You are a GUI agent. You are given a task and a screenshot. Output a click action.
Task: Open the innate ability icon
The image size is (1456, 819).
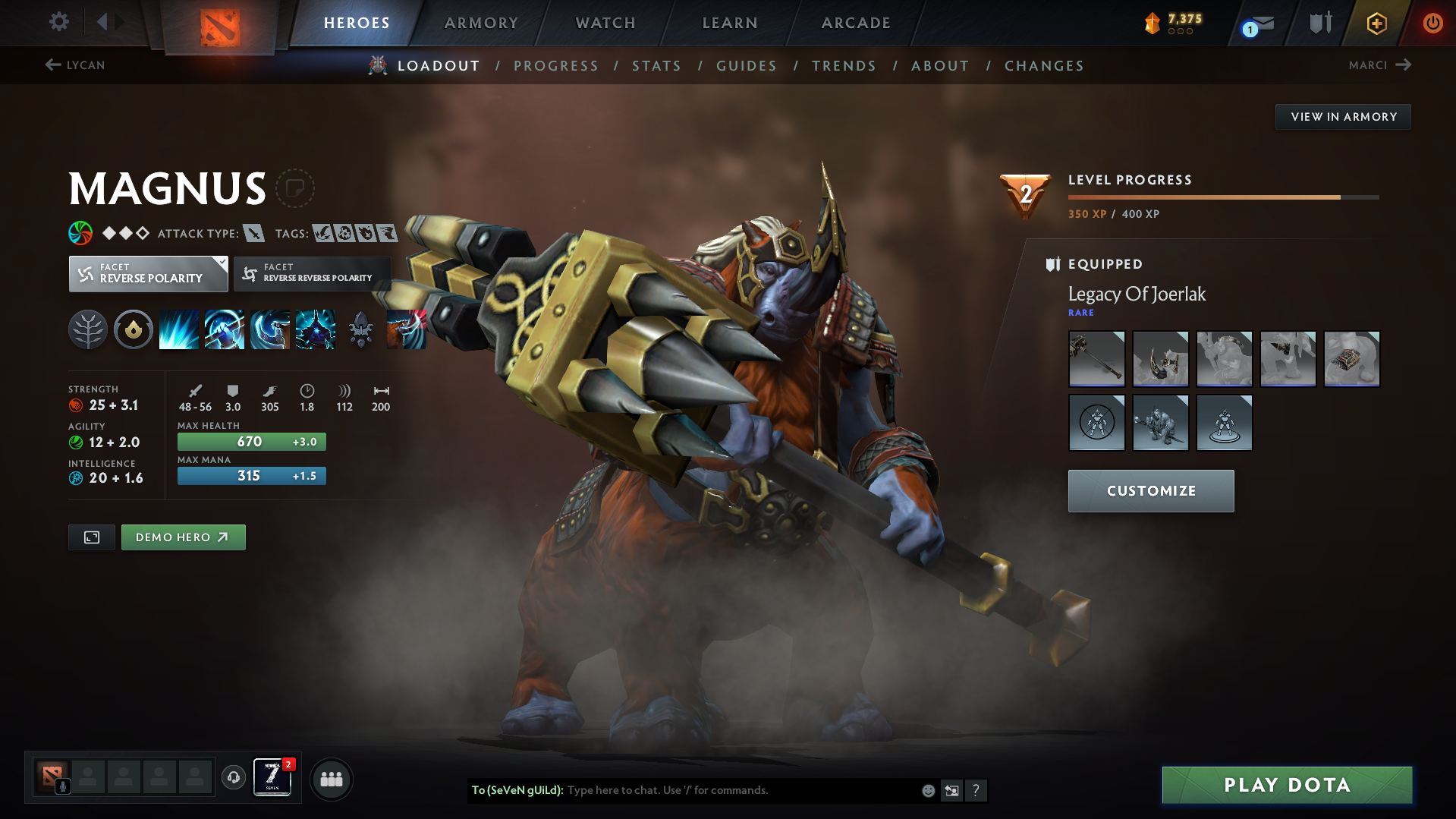(134, 329)
